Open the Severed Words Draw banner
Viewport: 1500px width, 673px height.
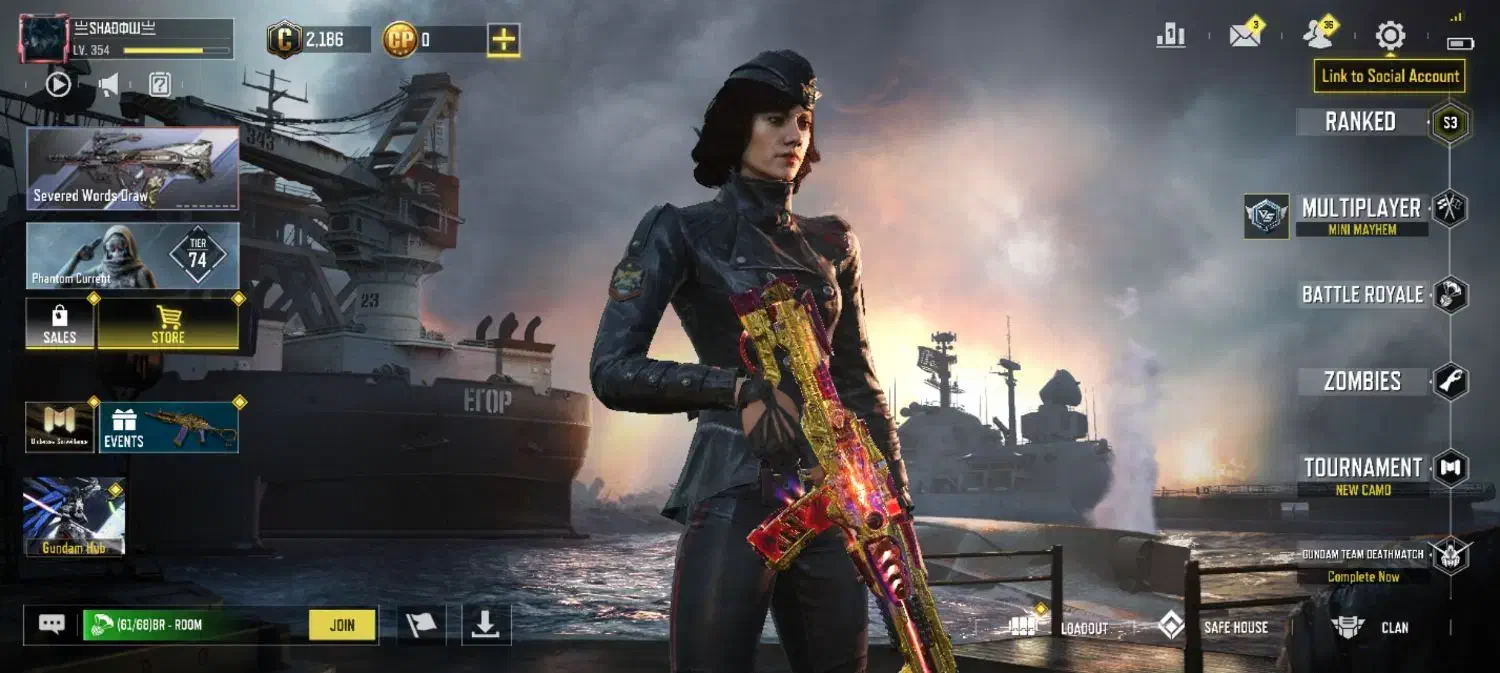133,168
